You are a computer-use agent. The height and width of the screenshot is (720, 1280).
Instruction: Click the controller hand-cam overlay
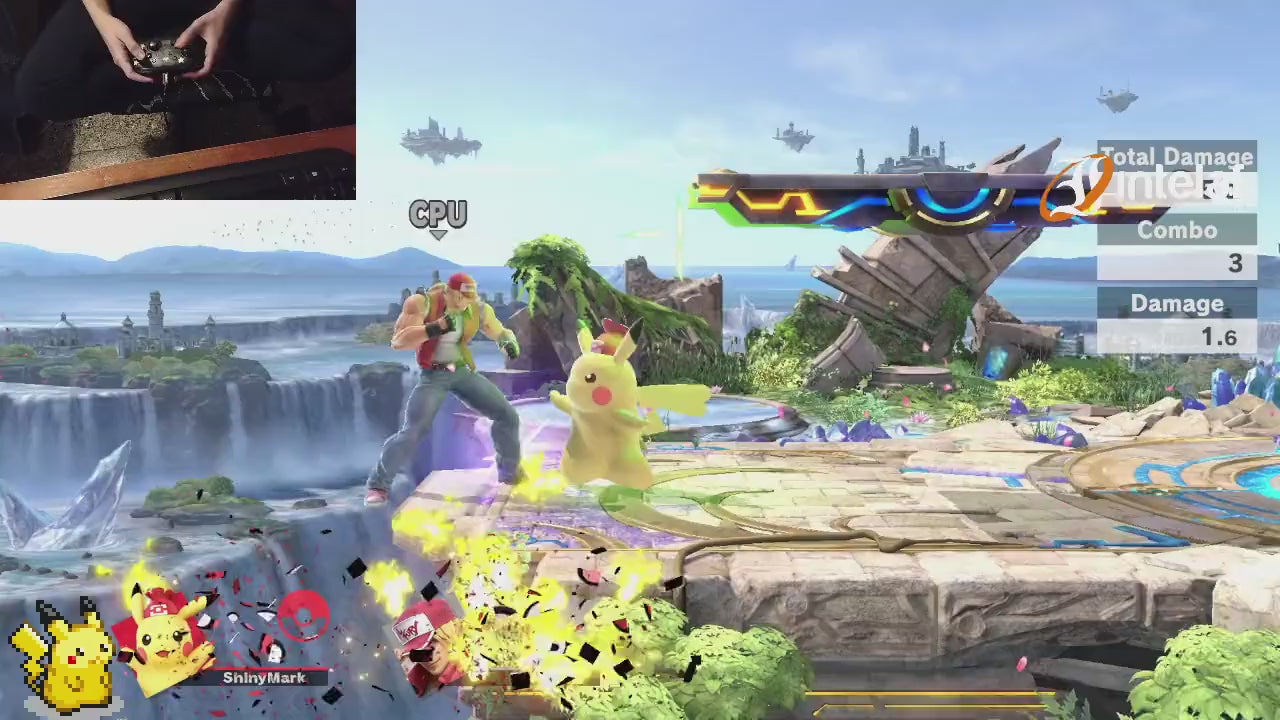pyautogui.click(x=177, y=99)
